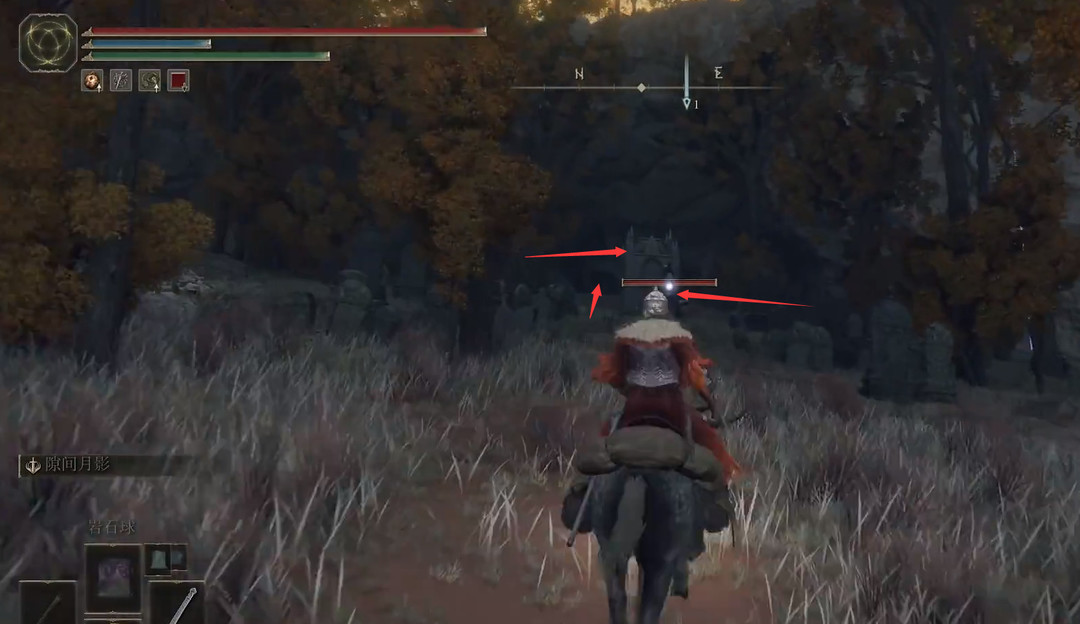Click the blue waypoint marker on compass
Viewport: 1080px width, 624px height.
coord(686,103)
